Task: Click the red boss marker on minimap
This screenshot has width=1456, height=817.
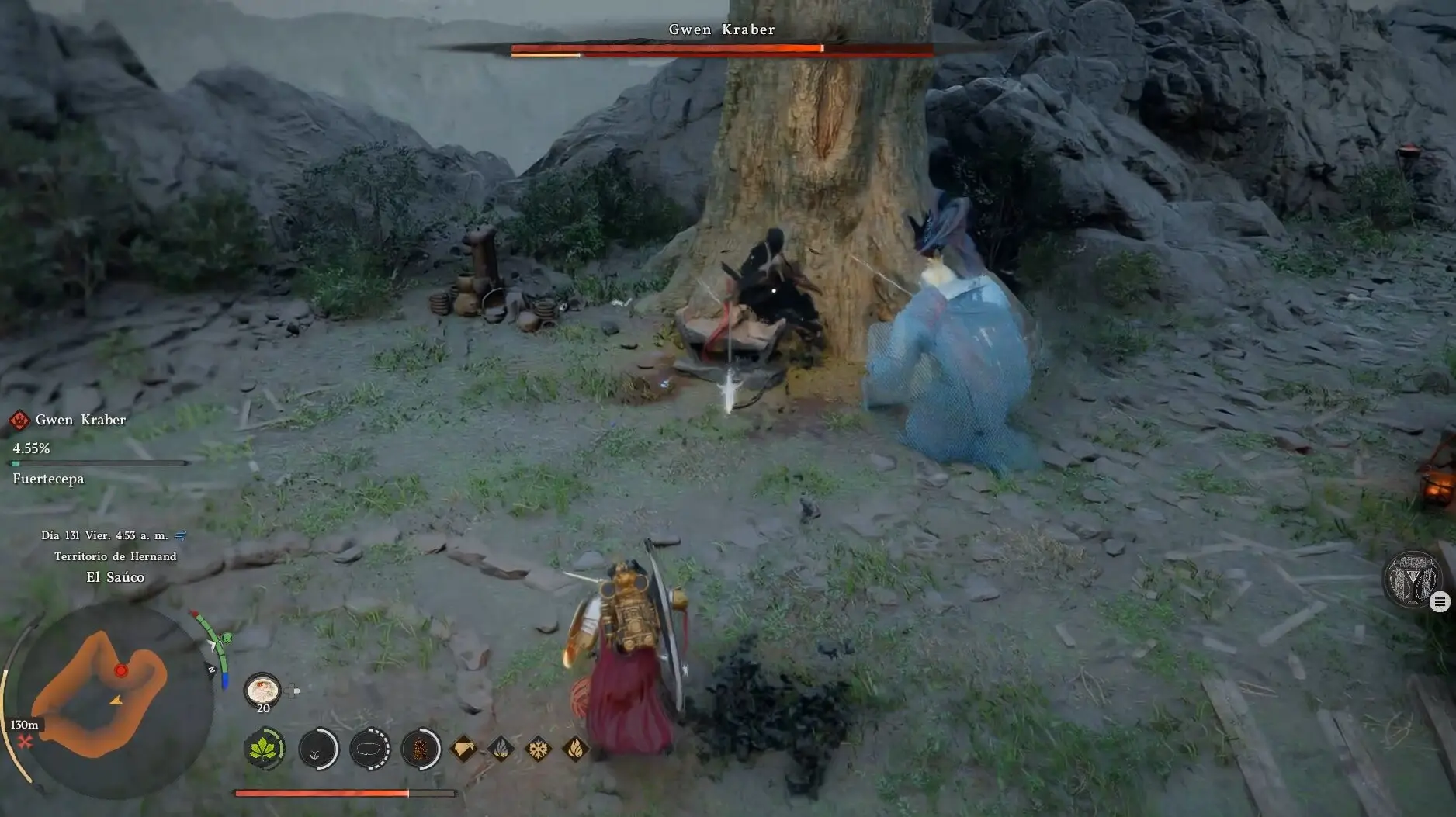Action: 120,670
